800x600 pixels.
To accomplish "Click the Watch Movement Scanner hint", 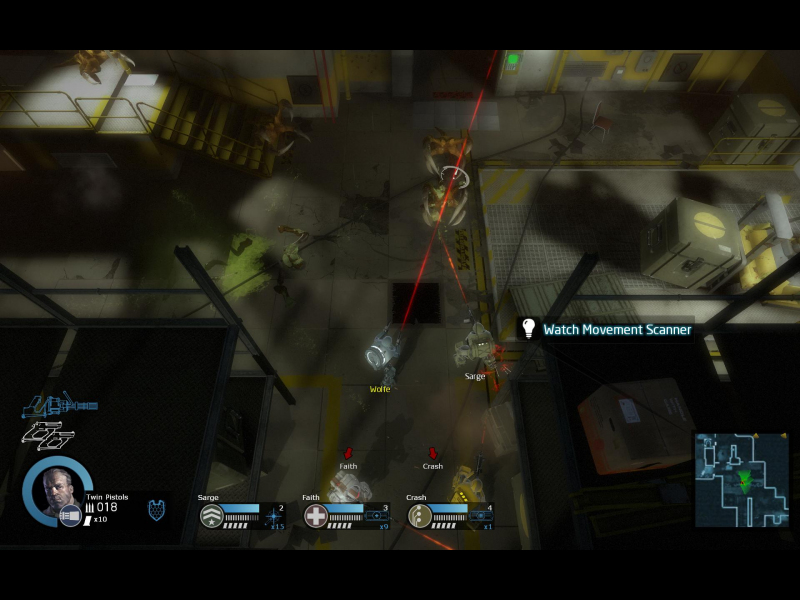I will [617, 329].
